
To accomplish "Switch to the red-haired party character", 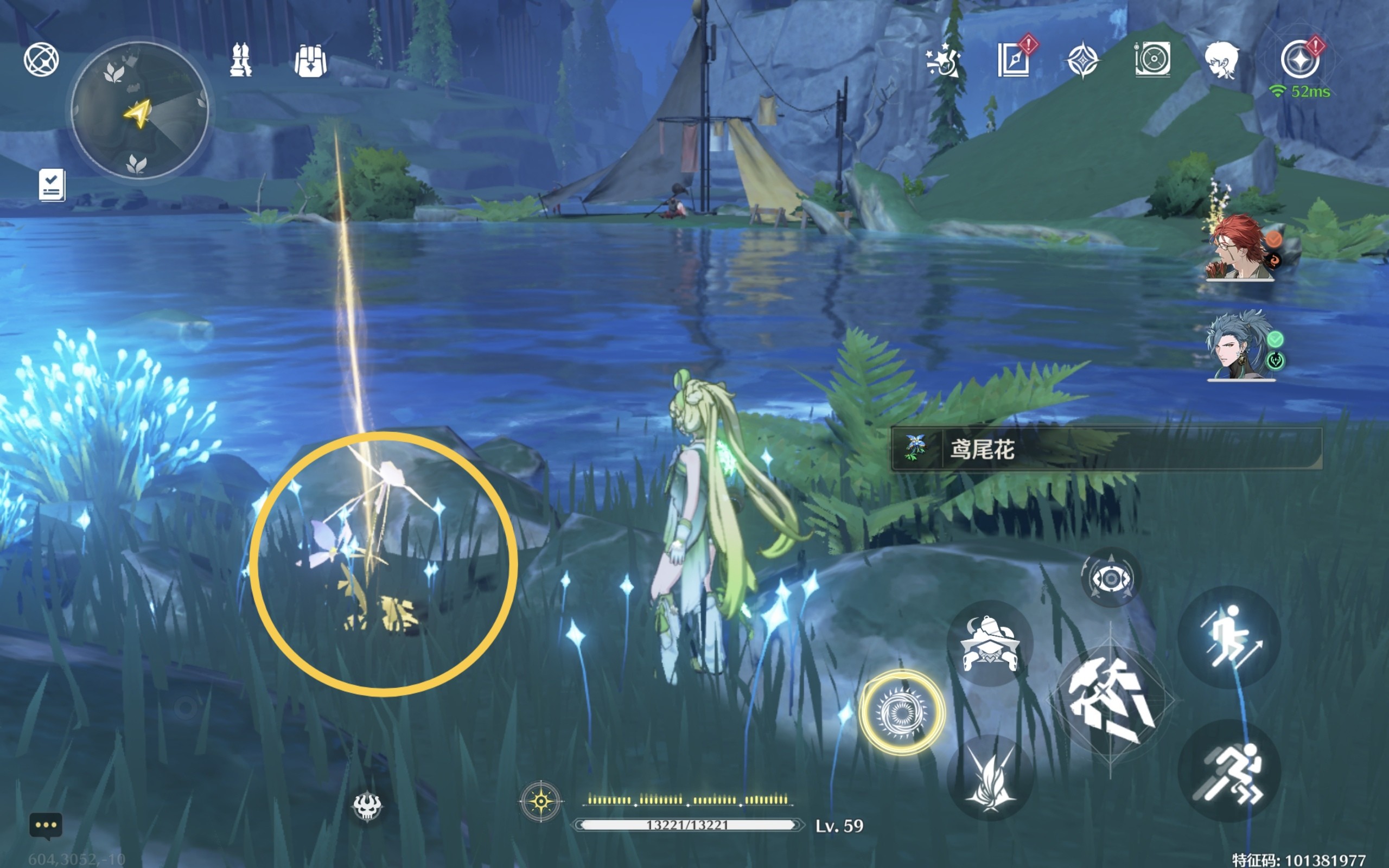I will 1239,248.
